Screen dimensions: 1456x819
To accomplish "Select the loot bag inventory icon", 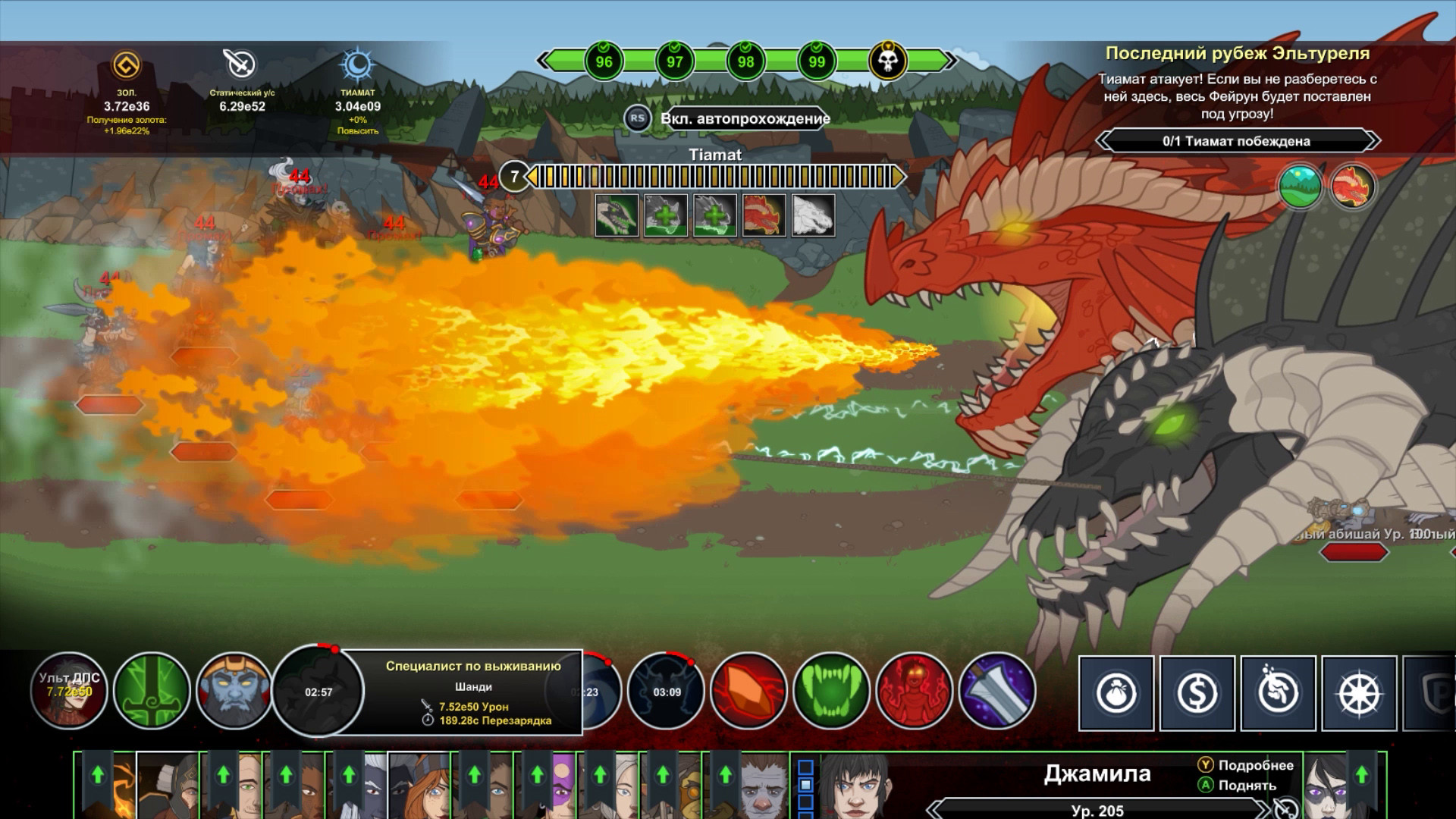I will point(1115,693).
